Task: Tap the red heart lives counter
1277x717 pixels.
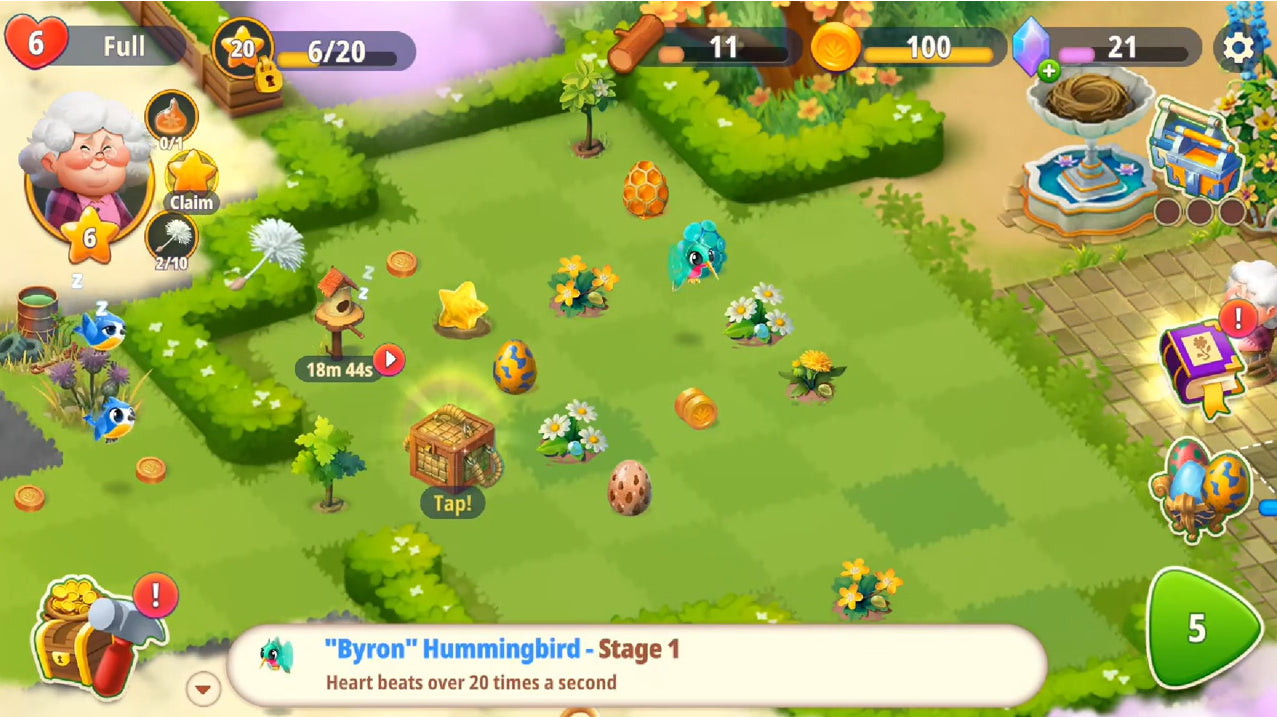Action: (x=36, y=45)
